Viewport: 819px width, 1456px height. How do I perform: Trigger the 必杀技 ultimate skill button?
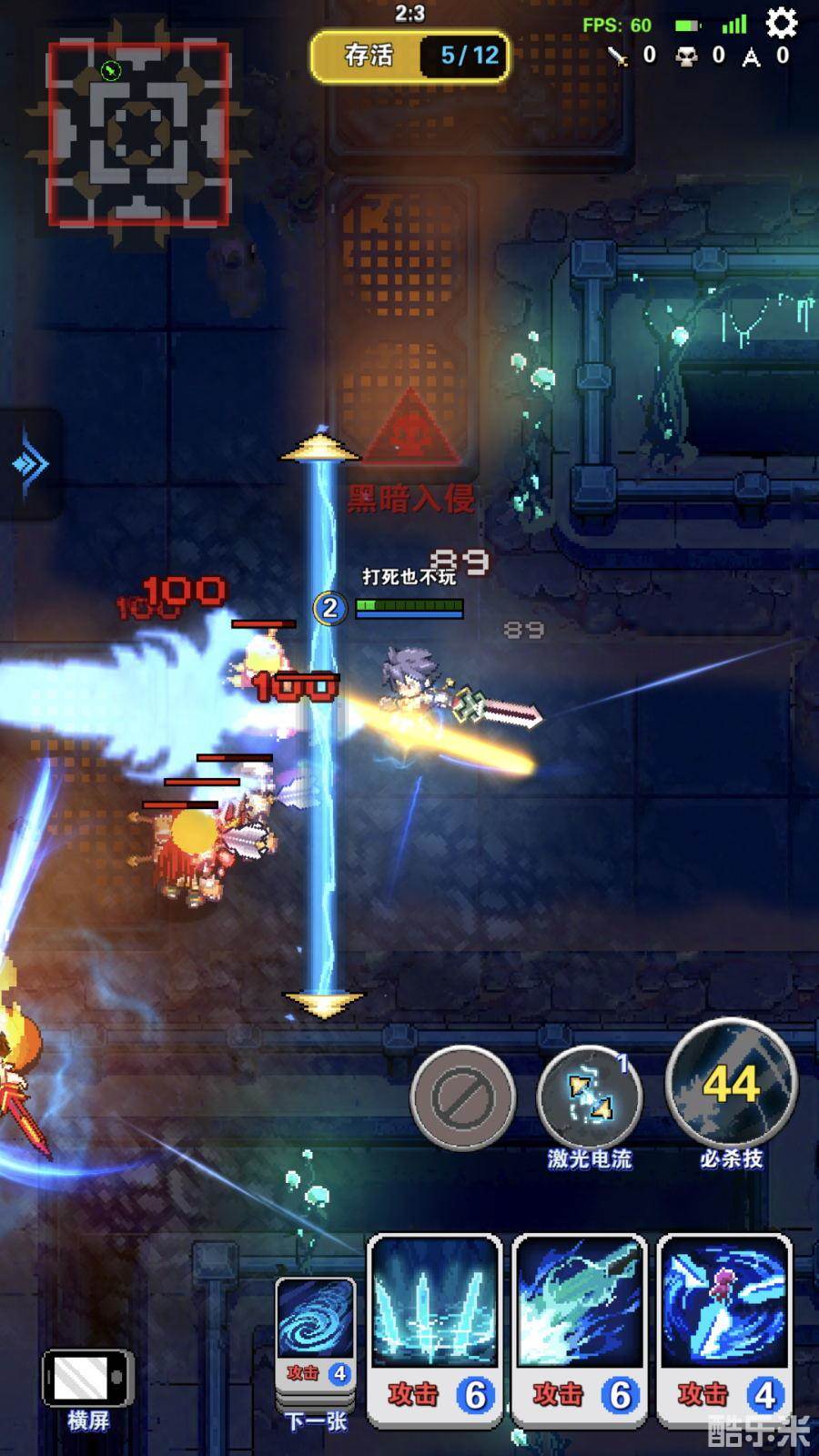click(x=731, y=1083)
